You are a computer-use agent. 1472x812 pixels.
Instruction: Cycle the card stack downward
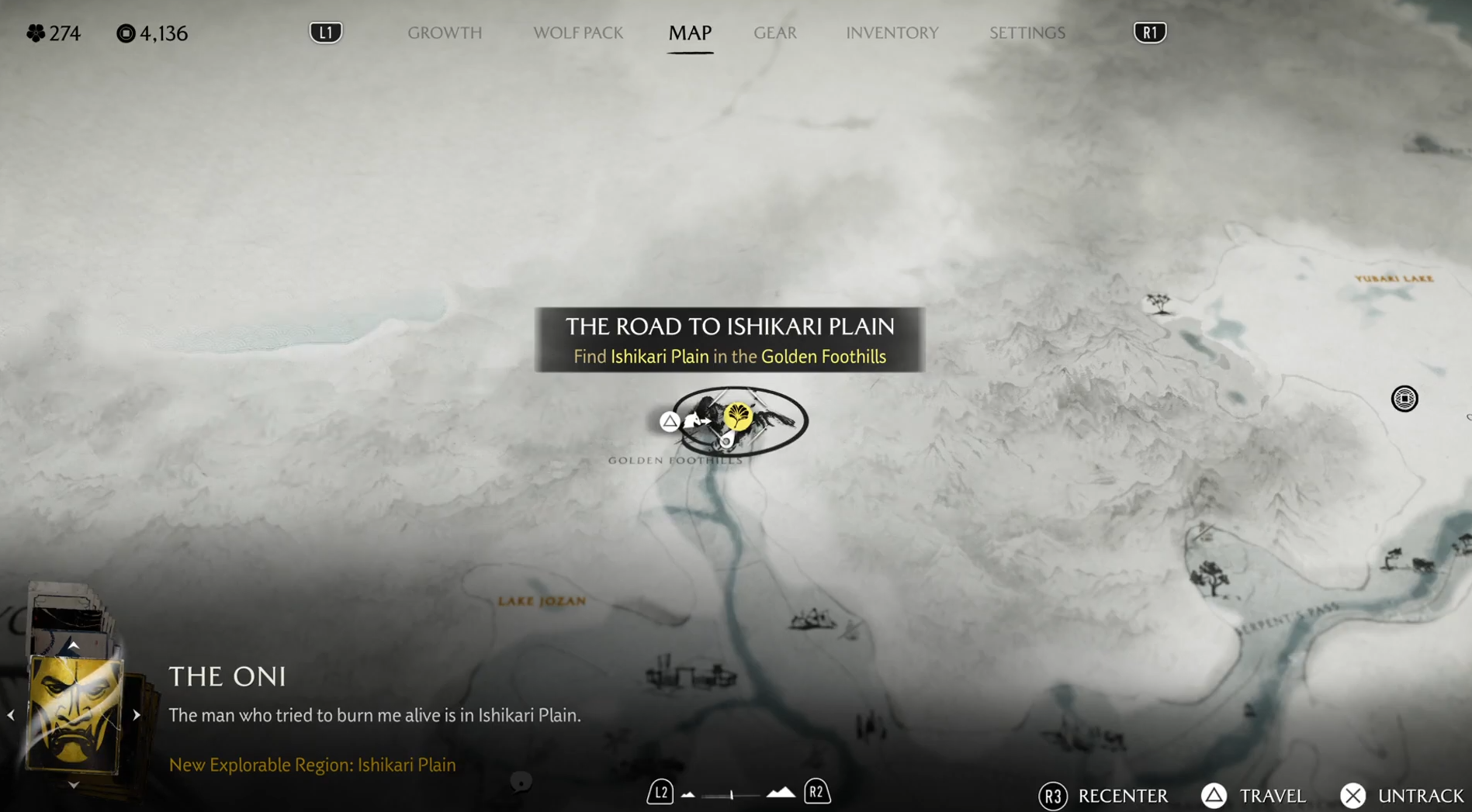pos(73,785)
